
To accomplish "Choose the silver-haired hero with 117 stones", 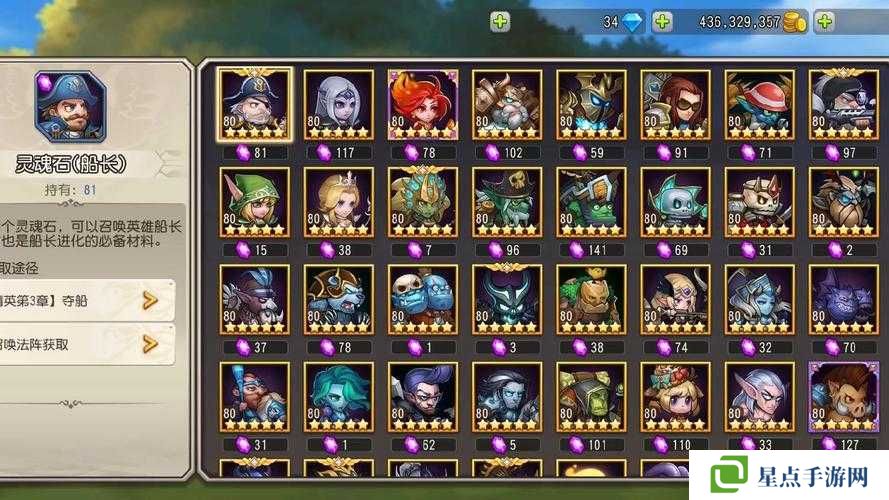I will [338, 104].
